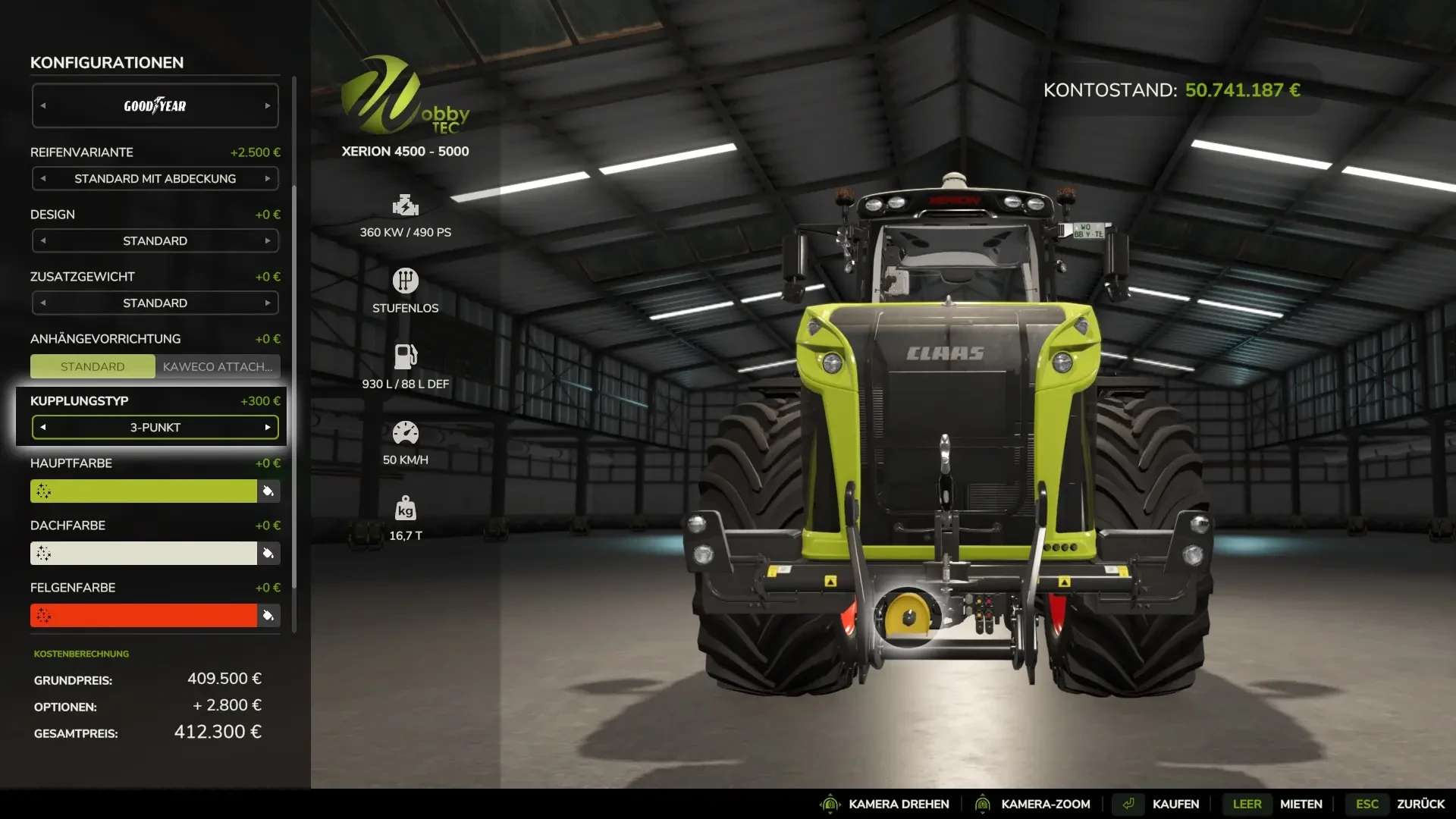This screenshot has height=819, width=1456.
Task: Change Zusatzgewicht to next option
Action: pos(267,303)
